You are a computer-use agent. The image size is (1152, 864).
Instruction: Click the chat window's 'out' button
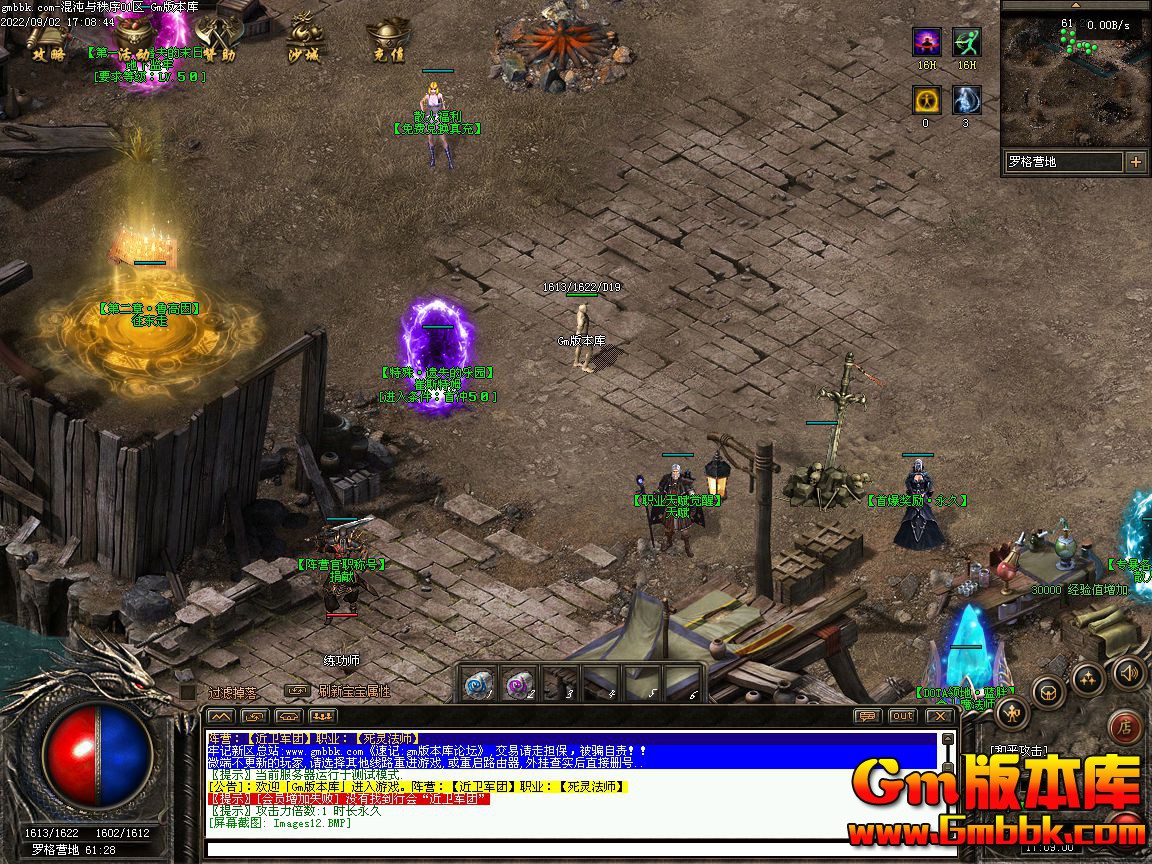point(902,716)
